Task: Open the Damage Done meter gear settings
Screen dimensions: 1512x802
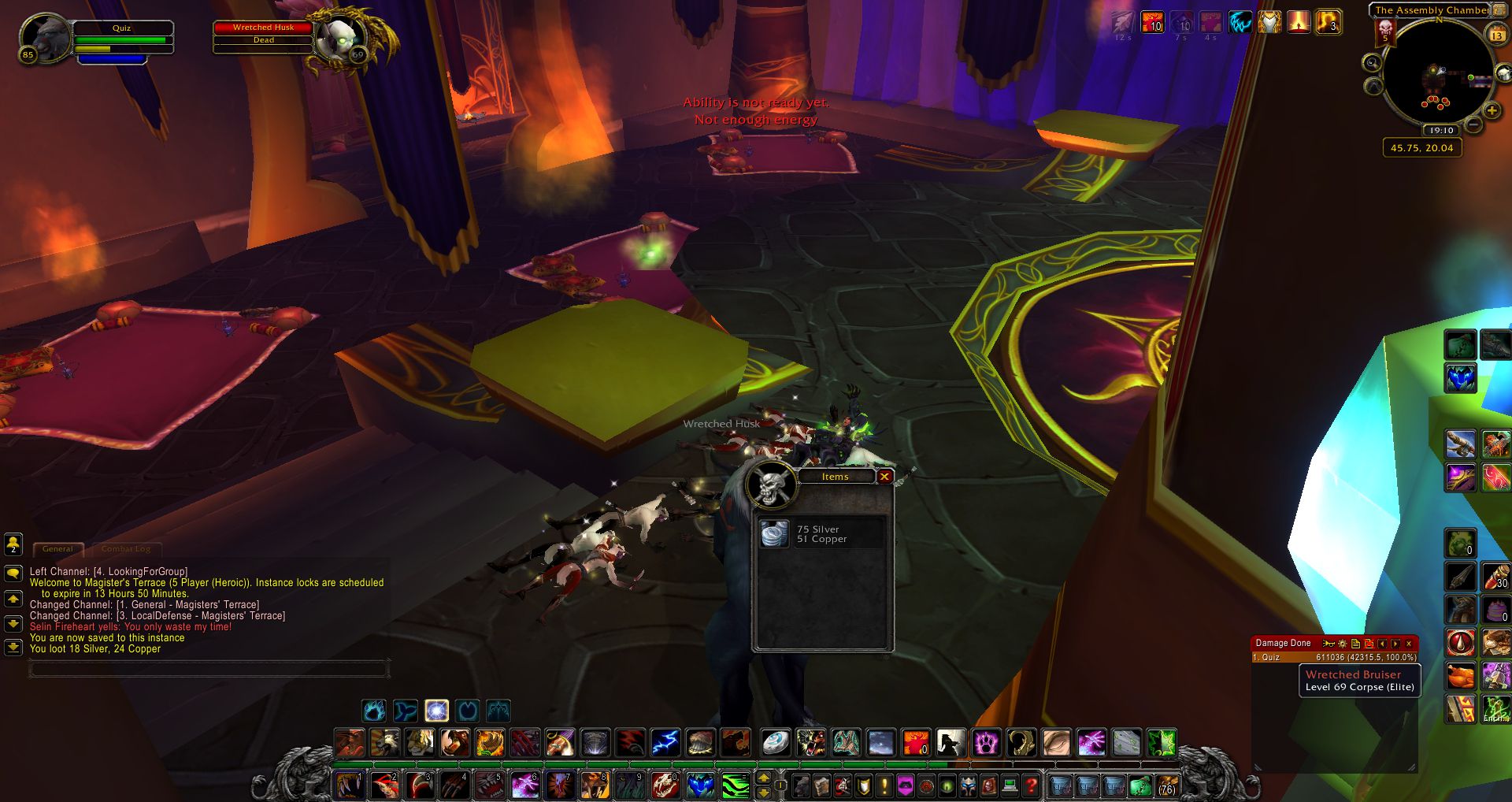Action: pos(1343,644)
